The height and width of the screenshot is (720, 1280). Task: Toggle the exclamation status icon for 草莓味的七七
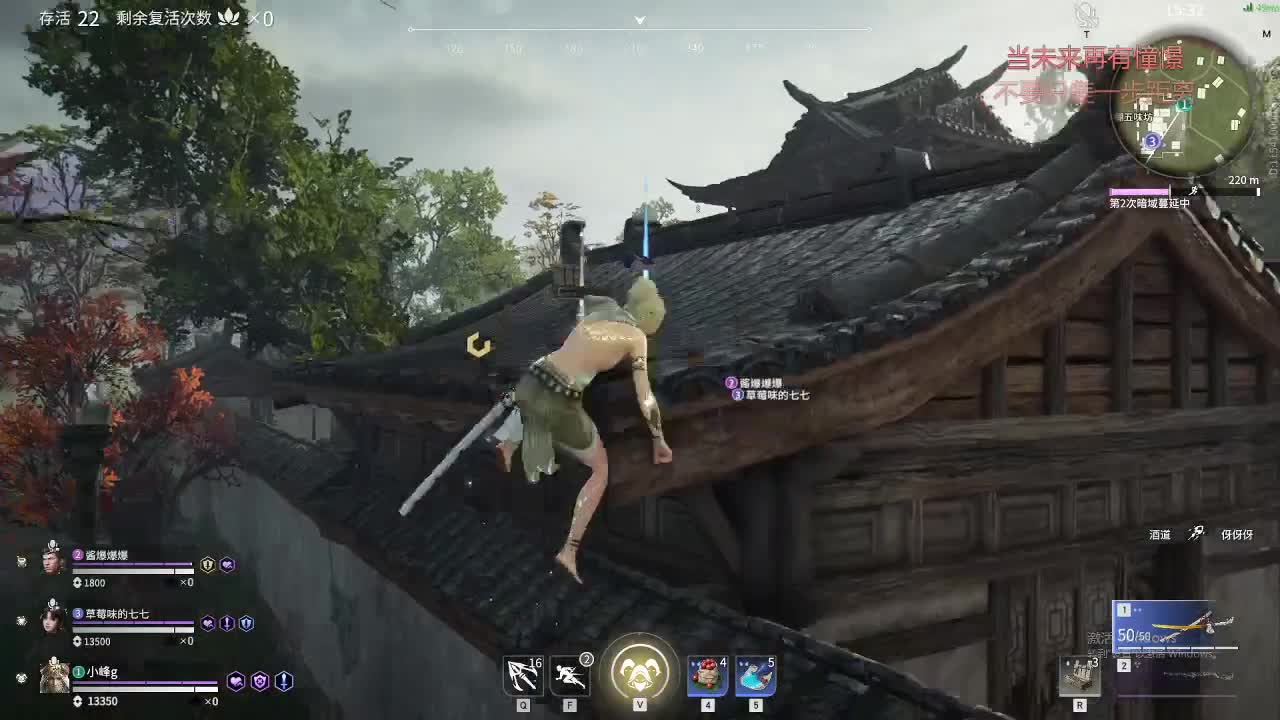click(x=226, y=624)
